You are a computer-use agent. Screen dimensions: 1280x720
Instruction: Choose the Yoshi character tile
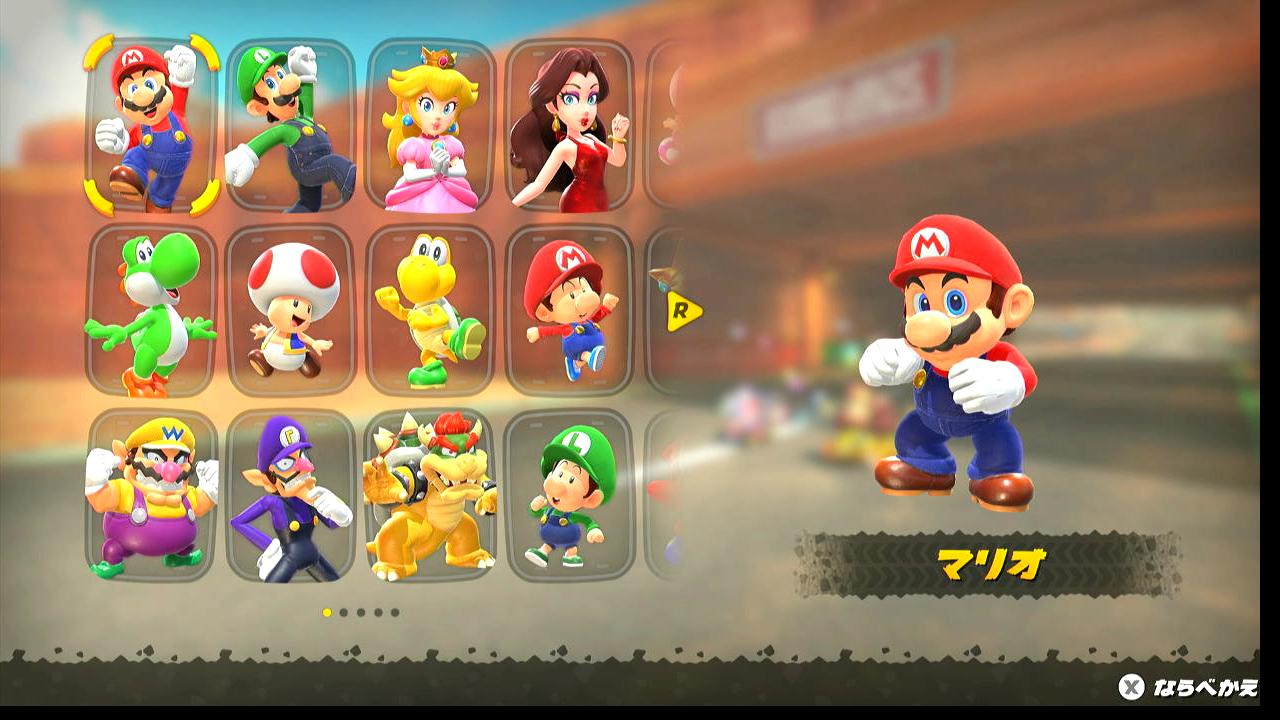[151, 310]
